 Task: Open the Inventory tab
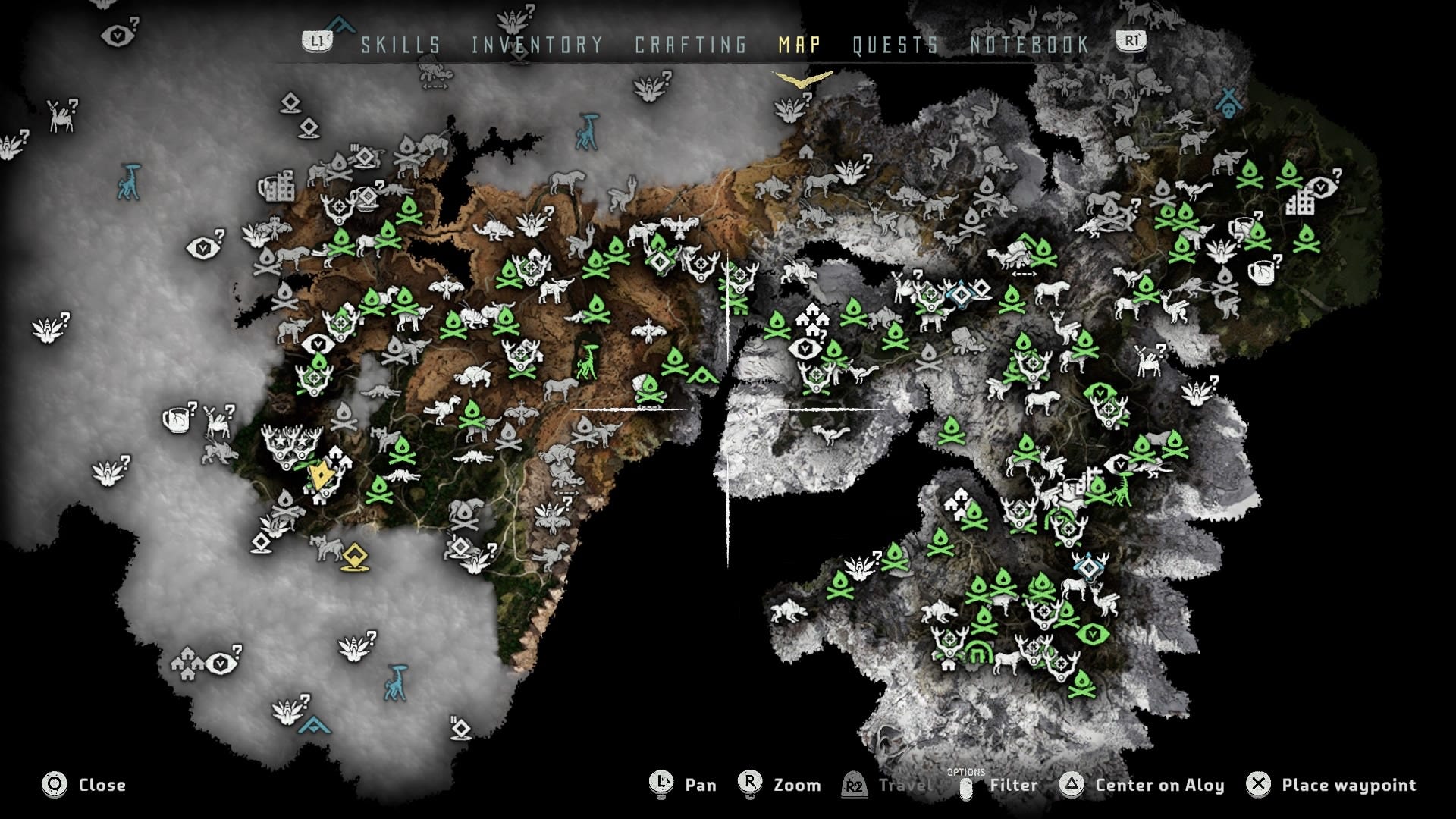pyautogui.click(x=537, y=45)
